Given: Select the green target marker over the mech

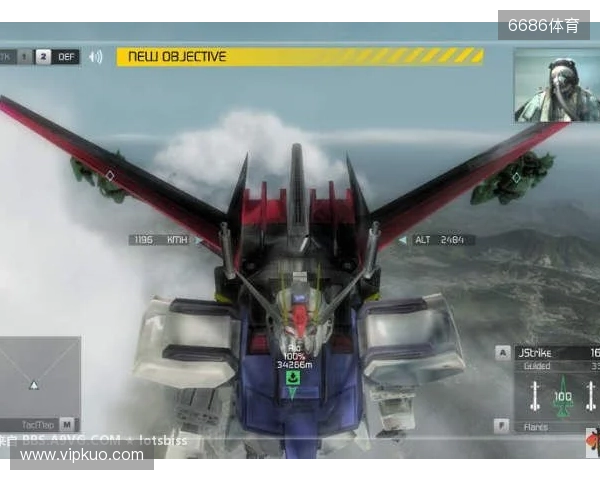Looking at the screenshot, I should 293,381.
